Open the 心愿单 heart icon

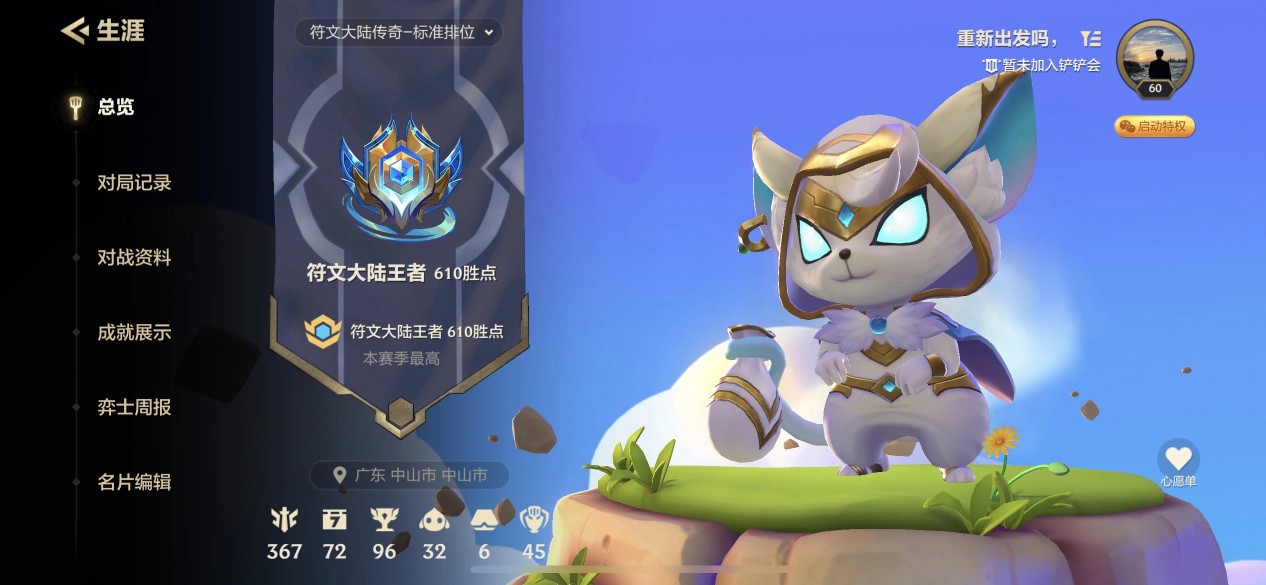pyautogui.click(x=1178, y=459)
